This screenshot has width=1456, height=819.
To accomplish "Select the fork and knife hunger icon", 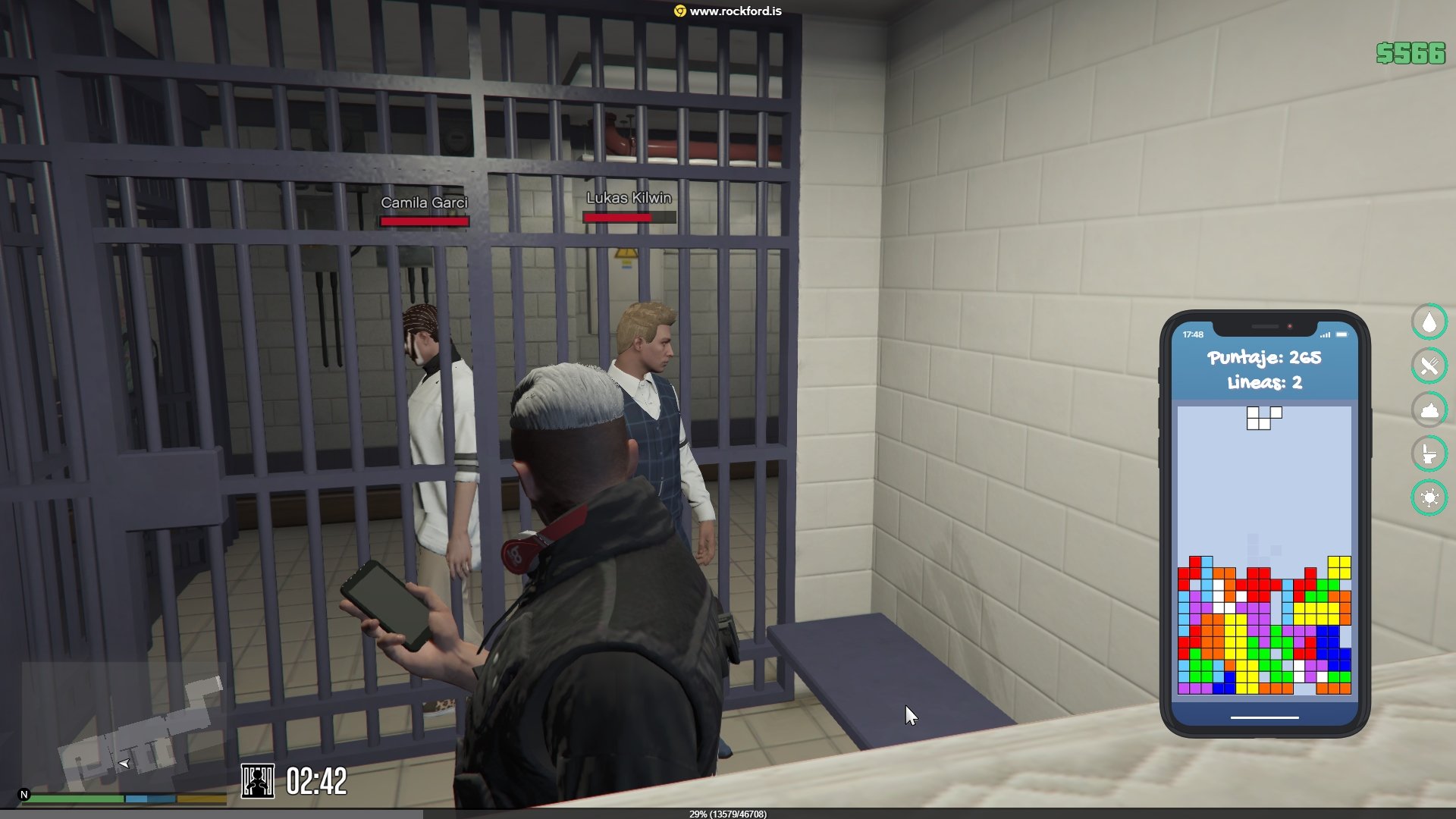I will tap(1429, 366).
